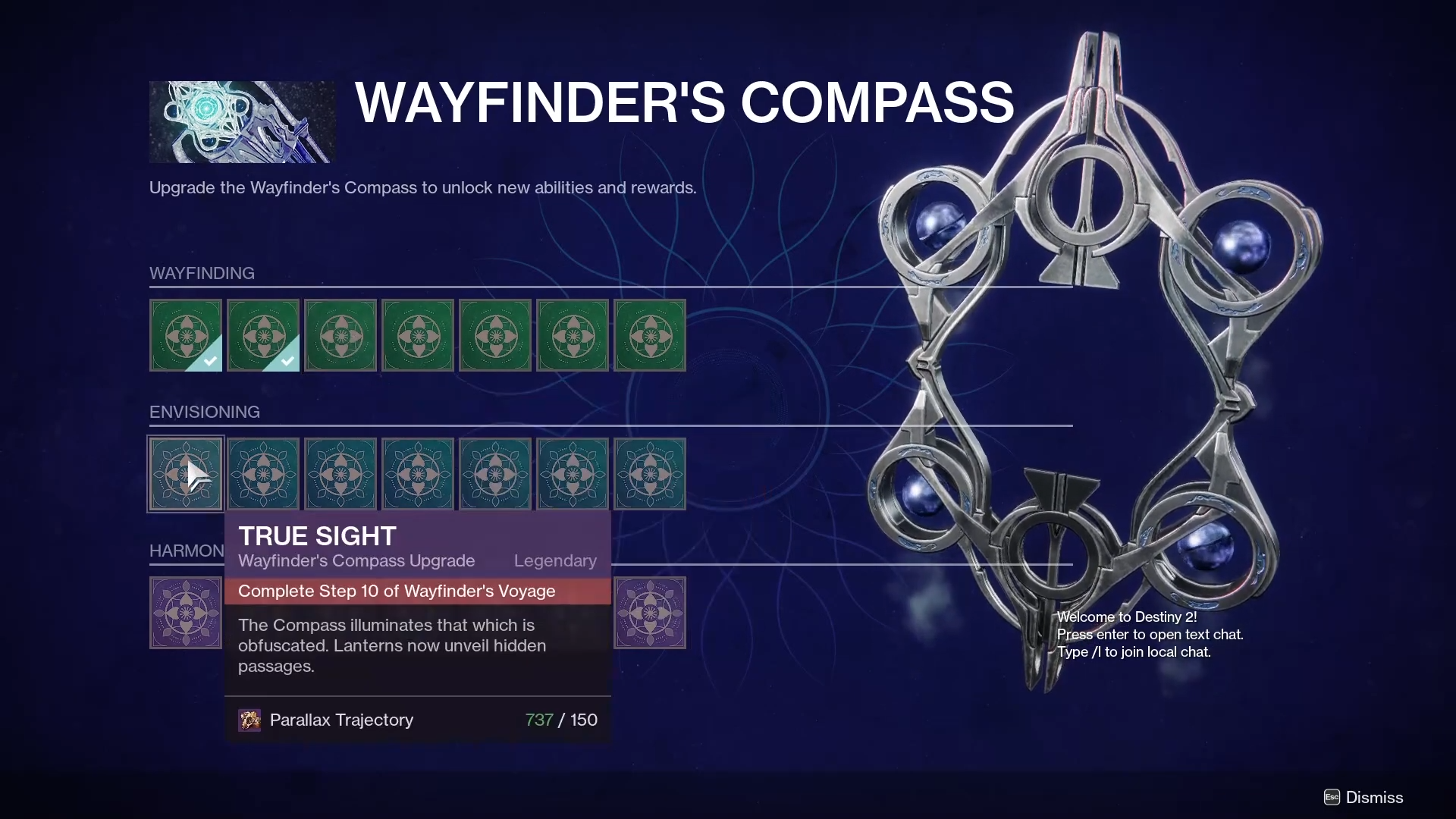Choose the last teal Envisioning upgrade
The width and height of the screenshot is (1456, 819).
650,474
